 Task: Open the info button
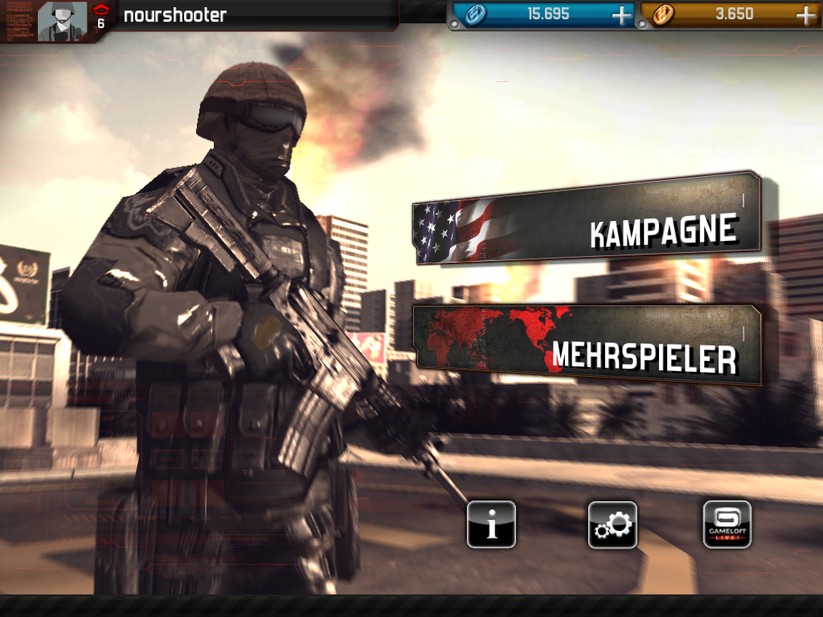491,524
